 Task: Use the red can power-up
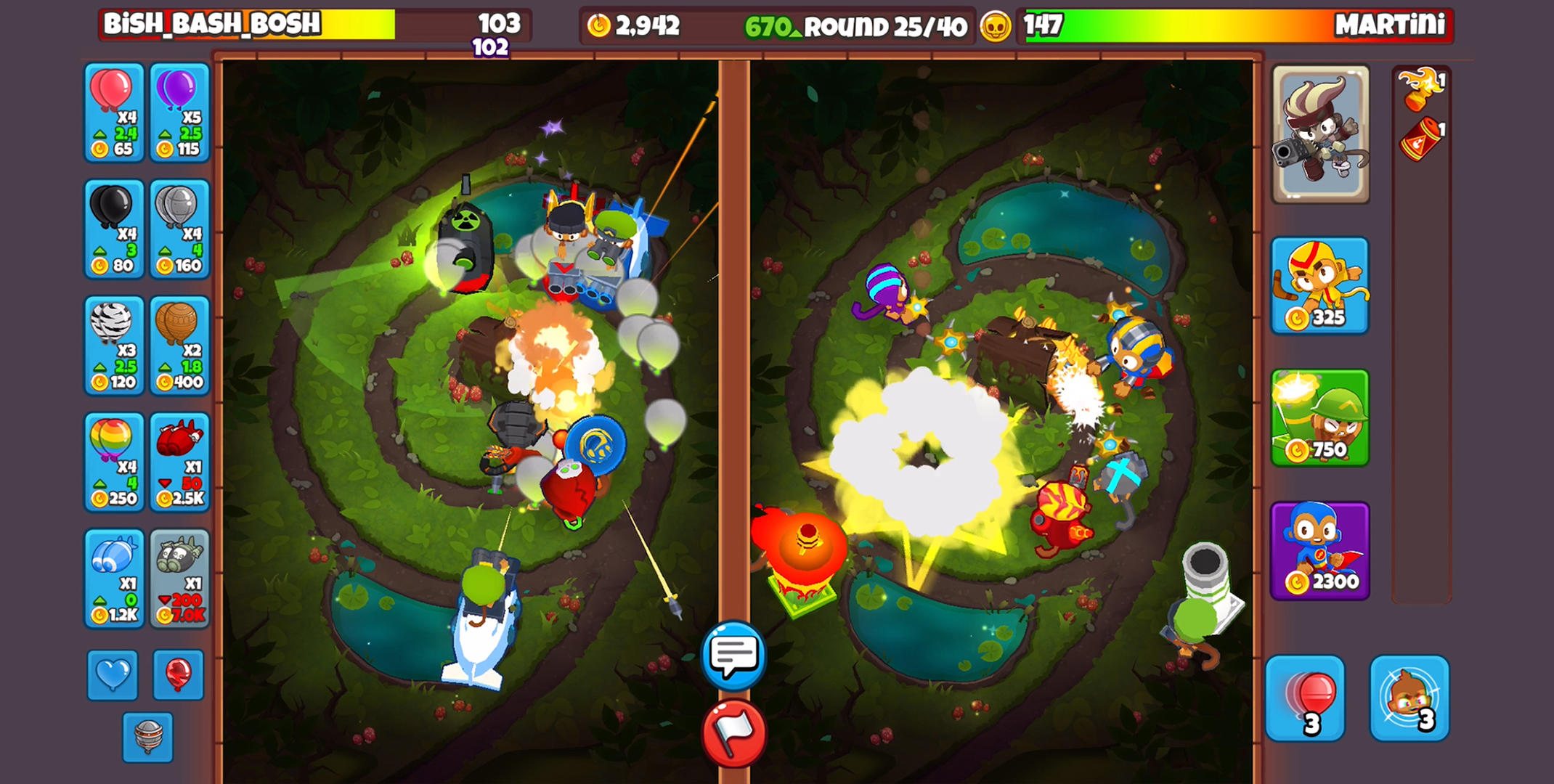click(x=1422, y=139)
